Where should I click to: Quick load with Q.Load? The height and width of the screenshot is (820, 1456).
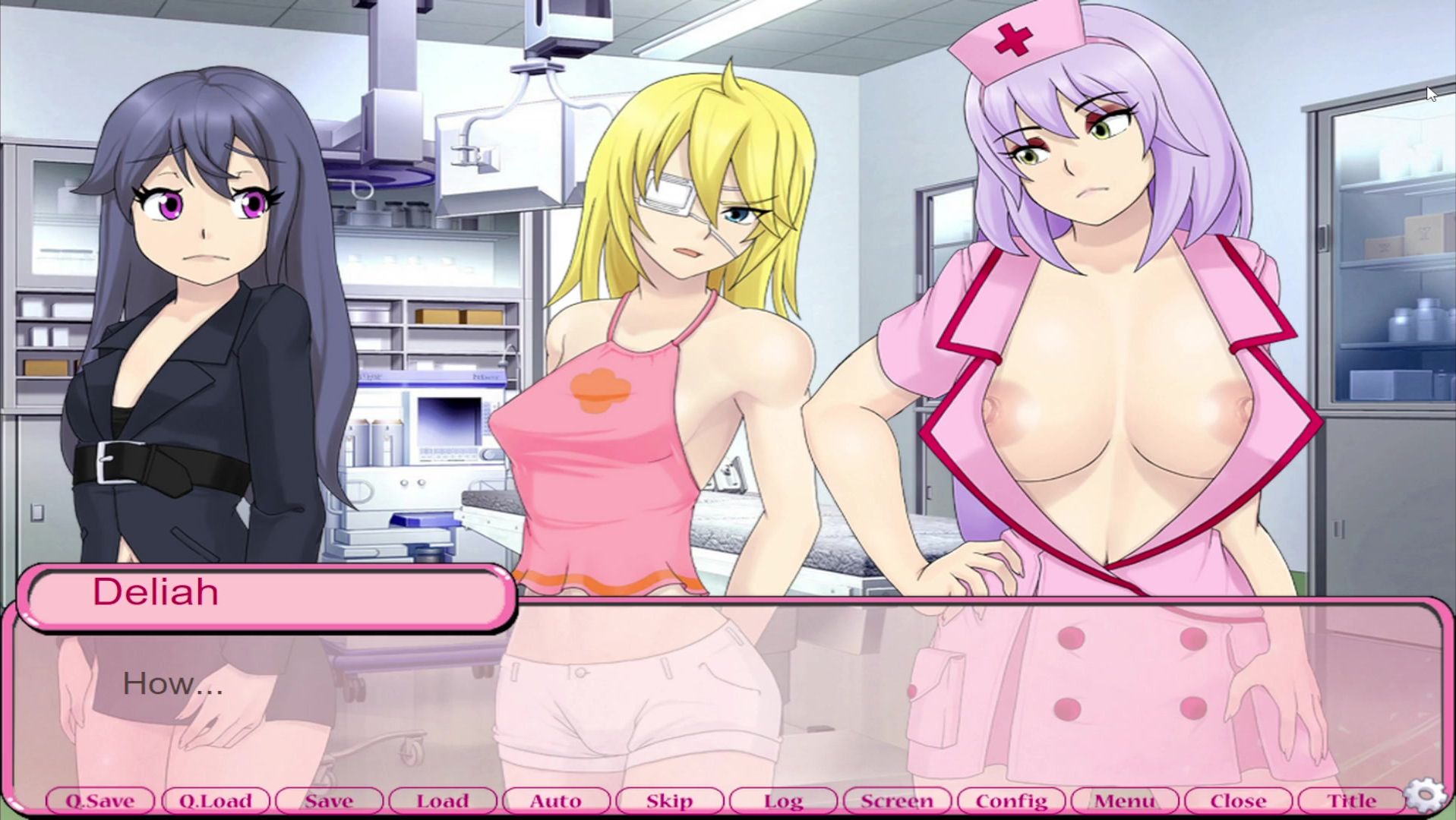click(215, 801)
